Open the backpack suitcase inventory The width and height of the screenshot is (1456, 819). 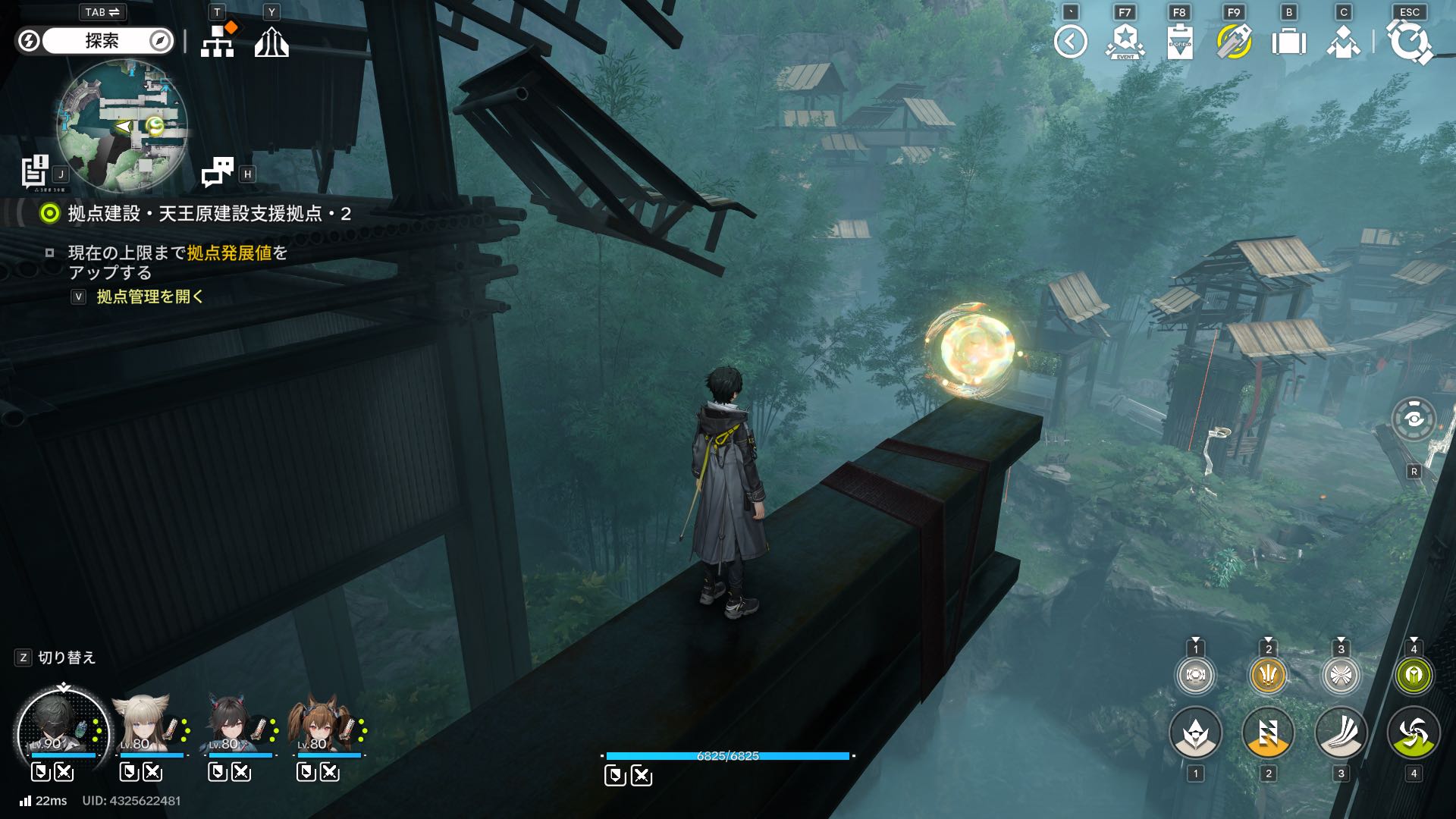pos(1288,42)
